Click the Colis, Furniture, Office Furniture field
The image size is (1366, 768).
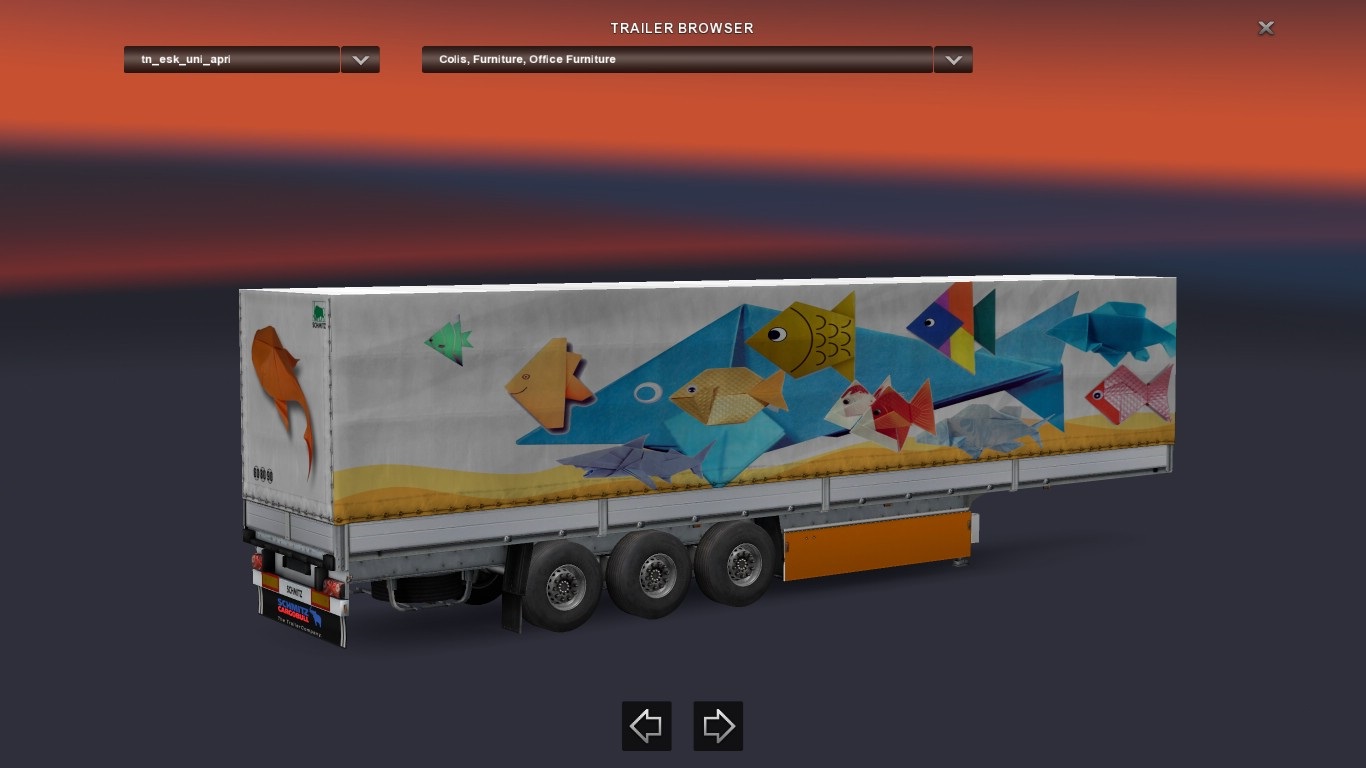677,60
